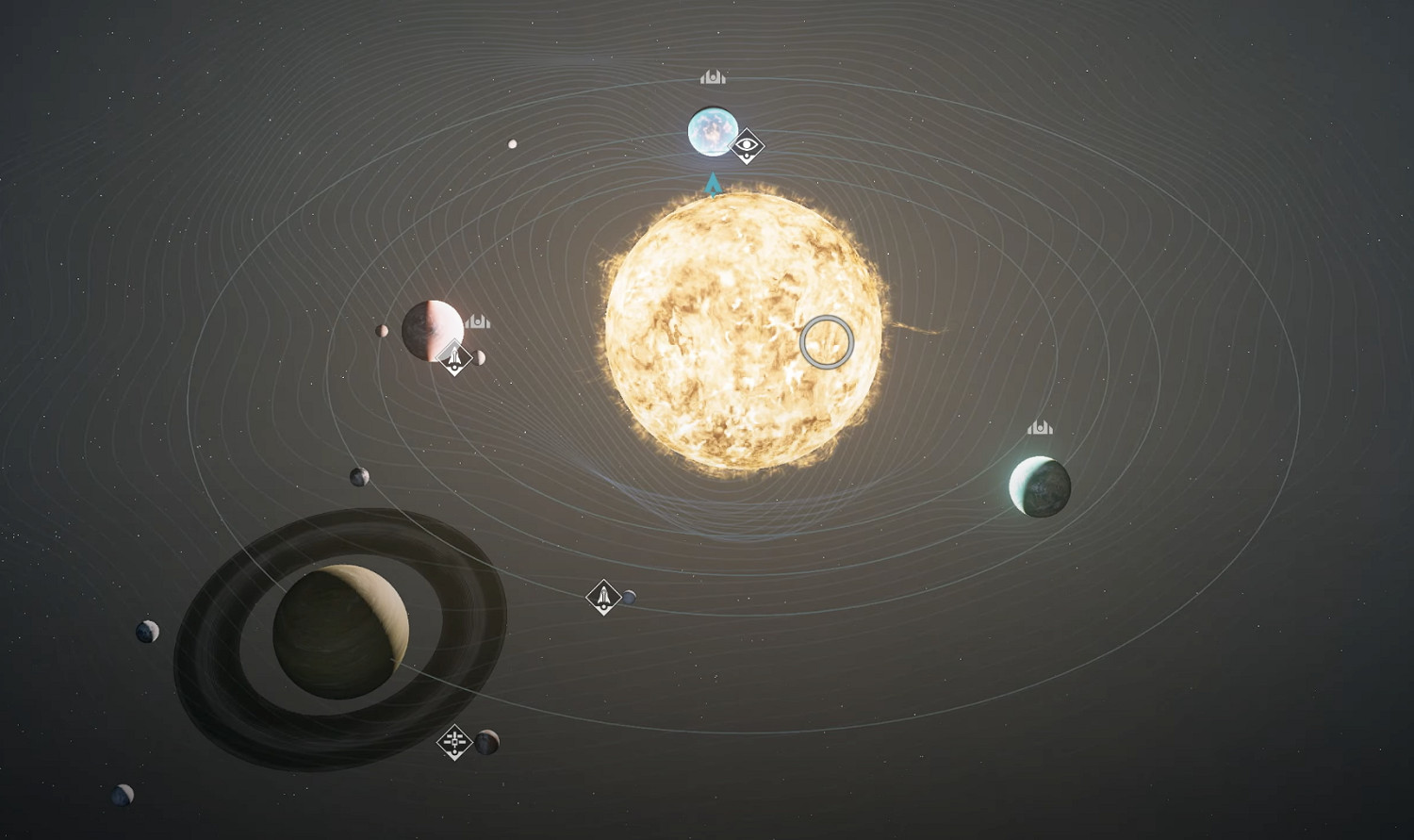
Task: Click the rocket landing marker on the inner moon
Action: coord(604,595)
